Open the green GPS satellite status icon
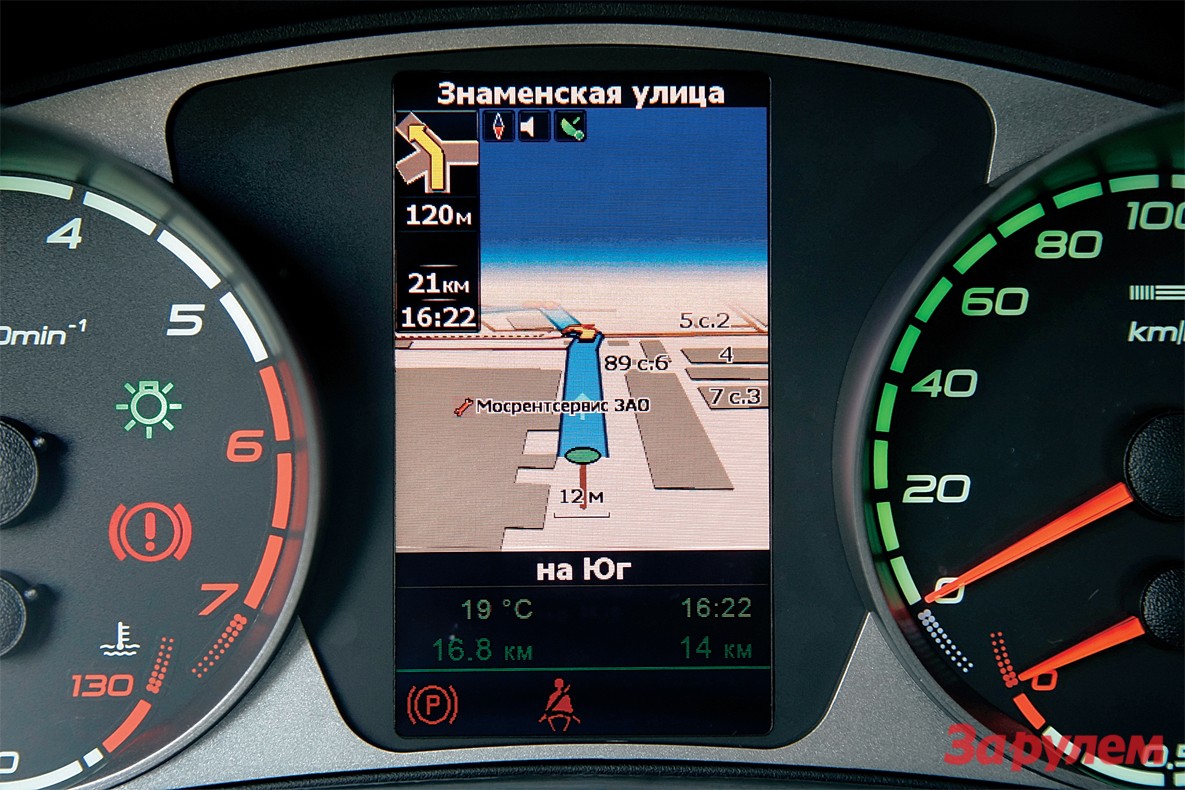1185x790 pixels. (x=571, y=126)
